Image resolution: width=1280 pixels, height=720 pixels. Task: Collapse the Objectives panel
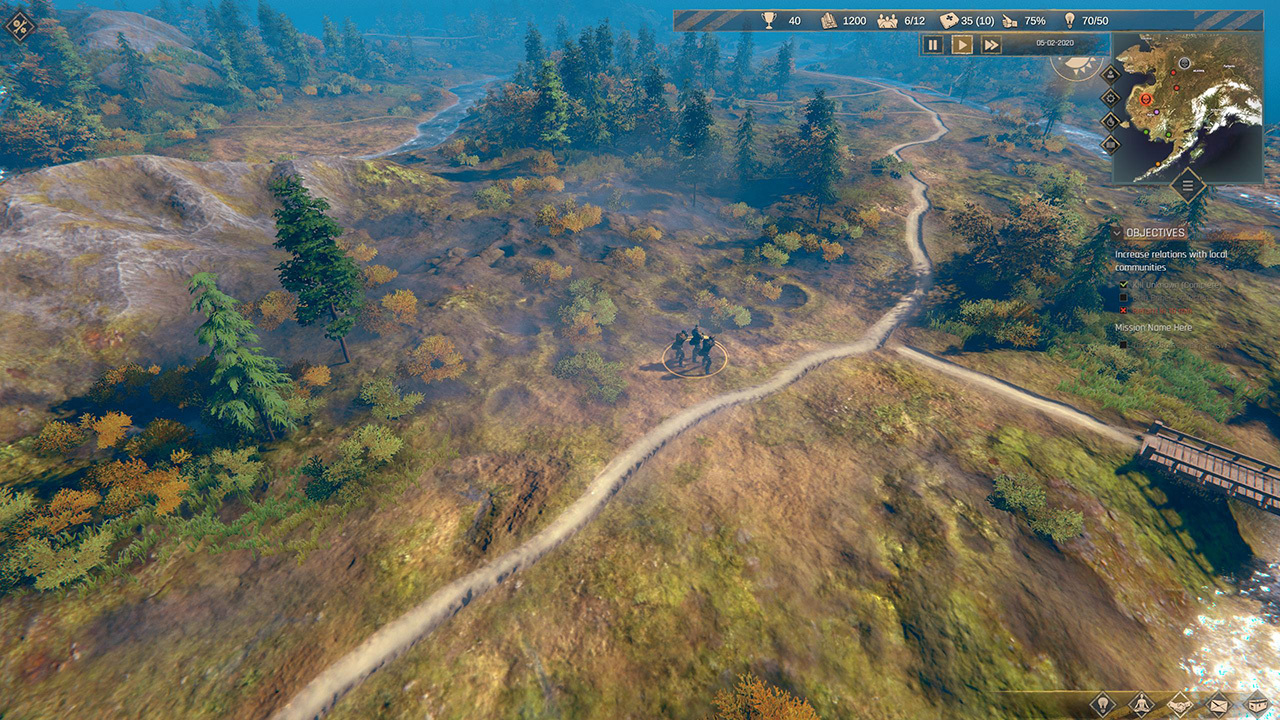(1117, 232)
